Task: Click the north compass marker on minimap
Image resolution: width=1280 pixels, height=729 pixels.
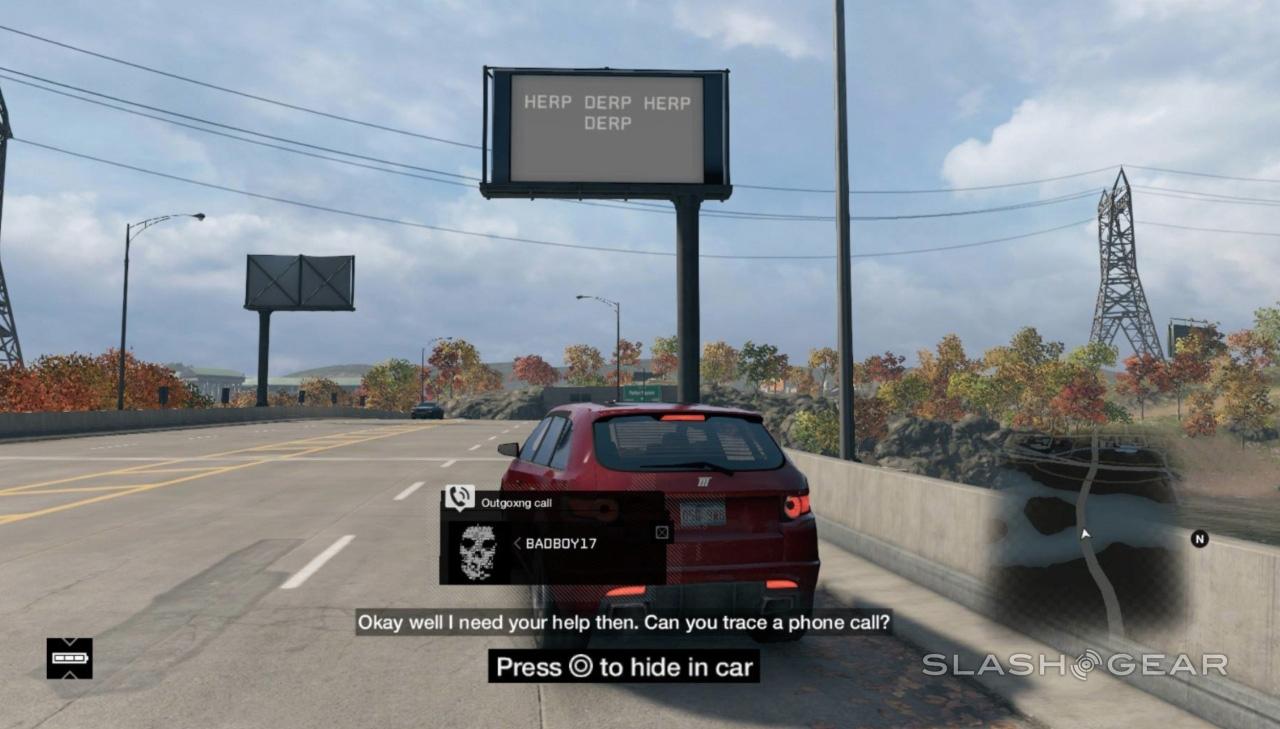Action: point(1199,539)
